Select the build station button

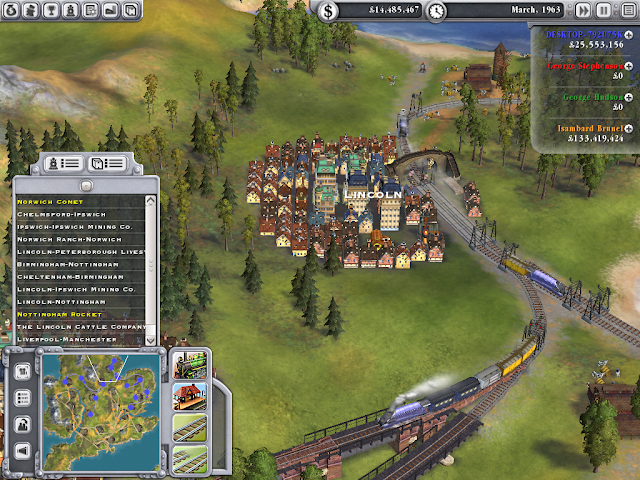[x=188, y=396]
